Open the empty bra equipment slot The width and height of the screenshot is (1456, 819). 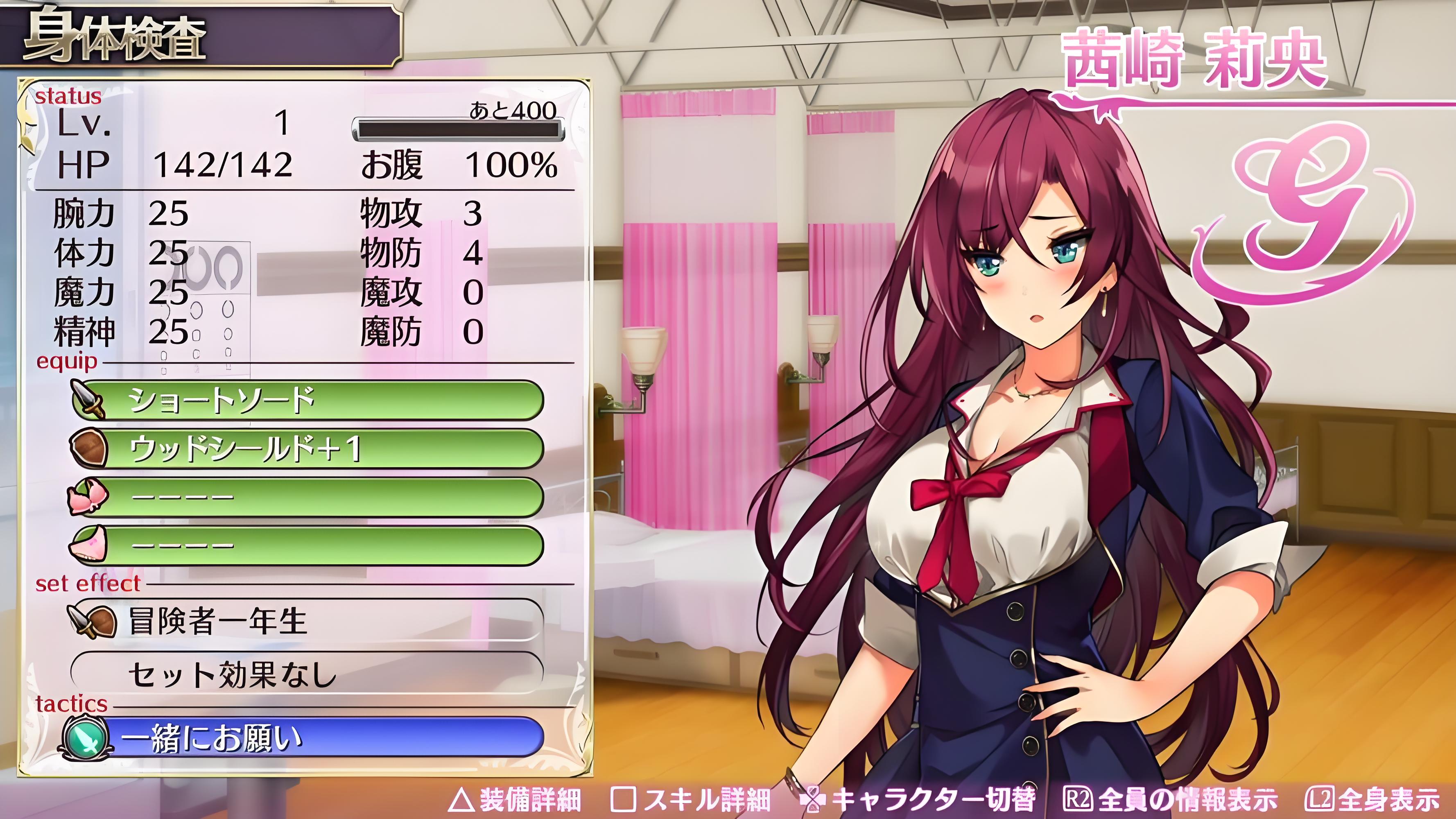point(308,497)
